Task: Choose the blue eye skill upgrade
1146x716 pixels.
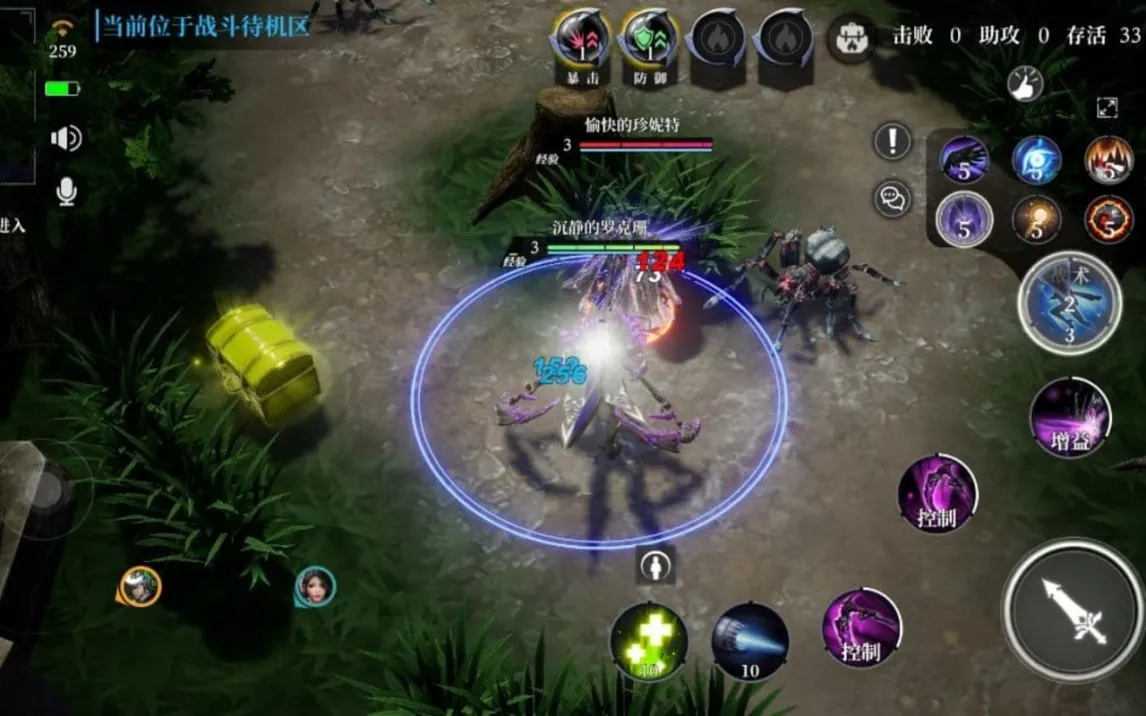Action: point(1036,160)
